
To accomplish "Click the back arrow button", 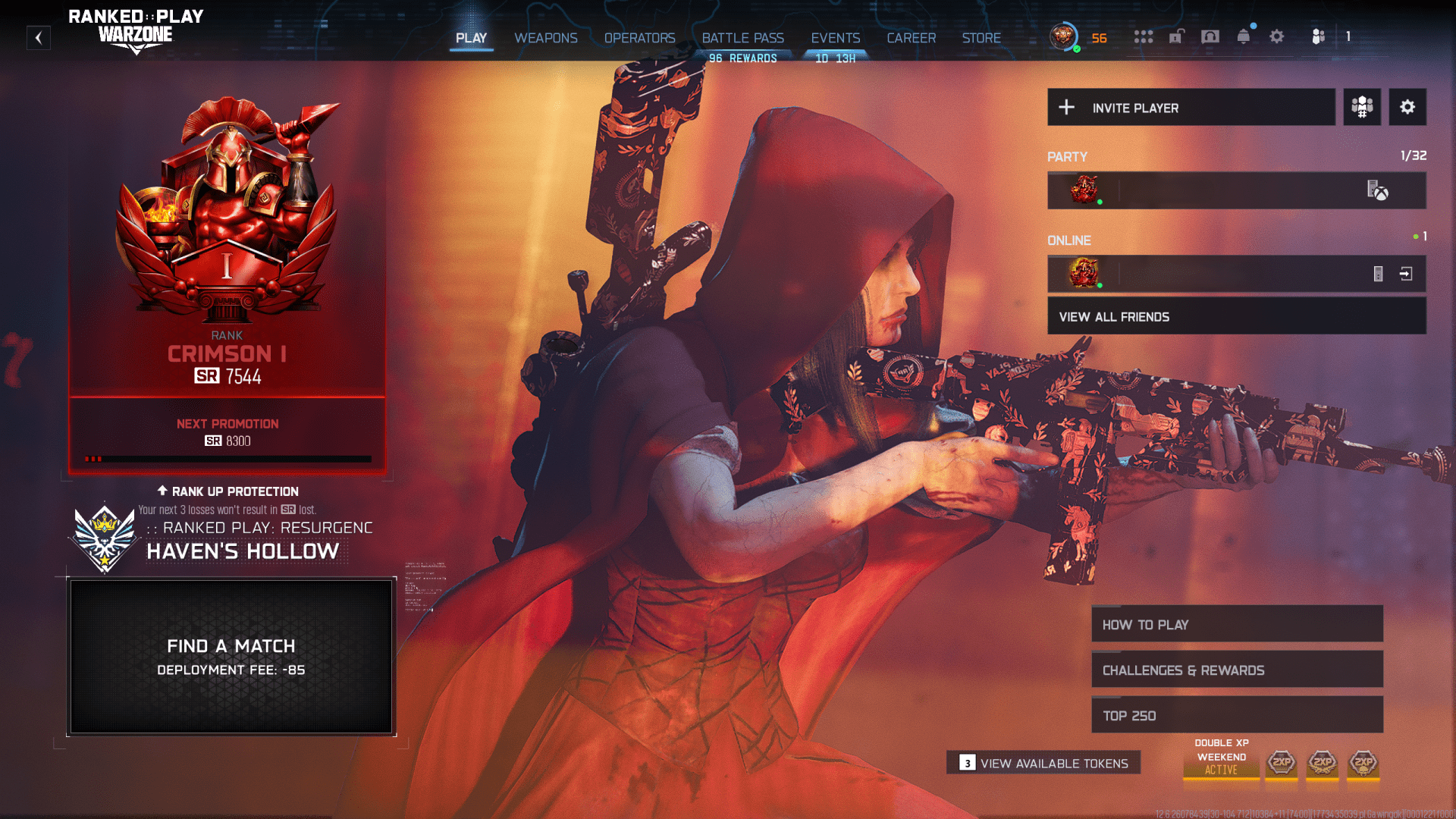I will [39, 38].
